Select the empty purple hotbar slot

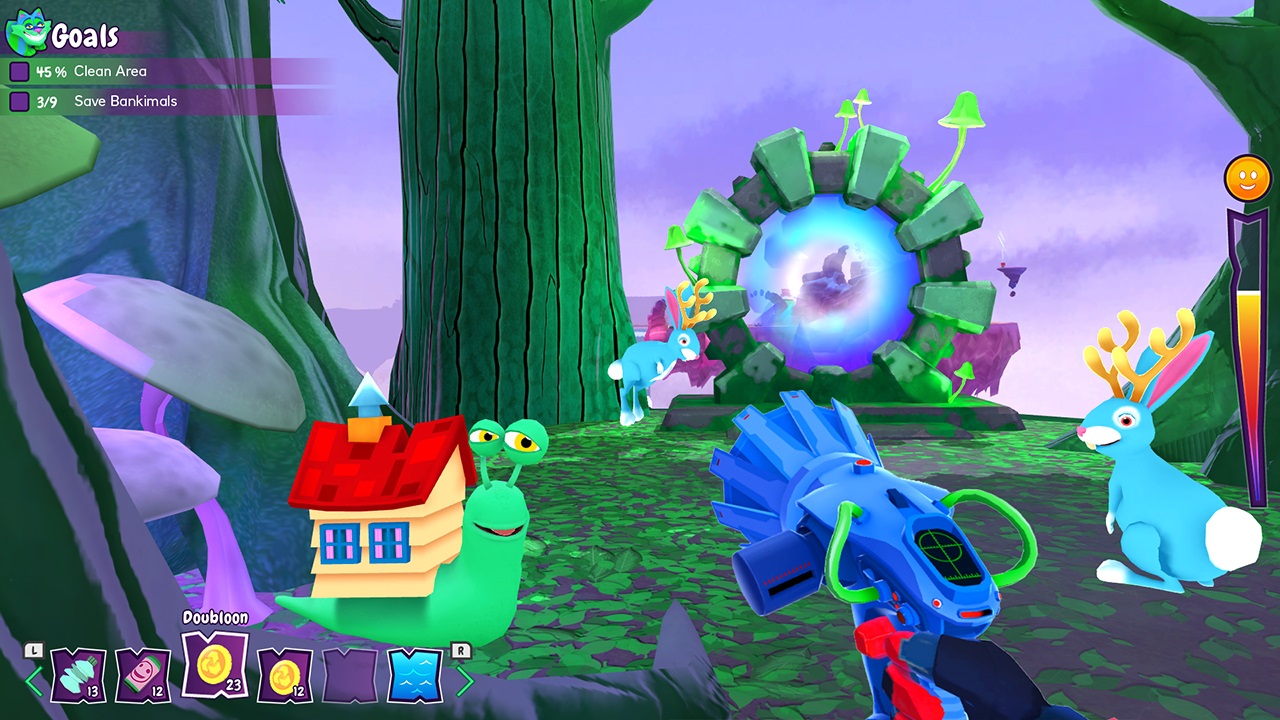pyautogui.click(x=351, y=676)
